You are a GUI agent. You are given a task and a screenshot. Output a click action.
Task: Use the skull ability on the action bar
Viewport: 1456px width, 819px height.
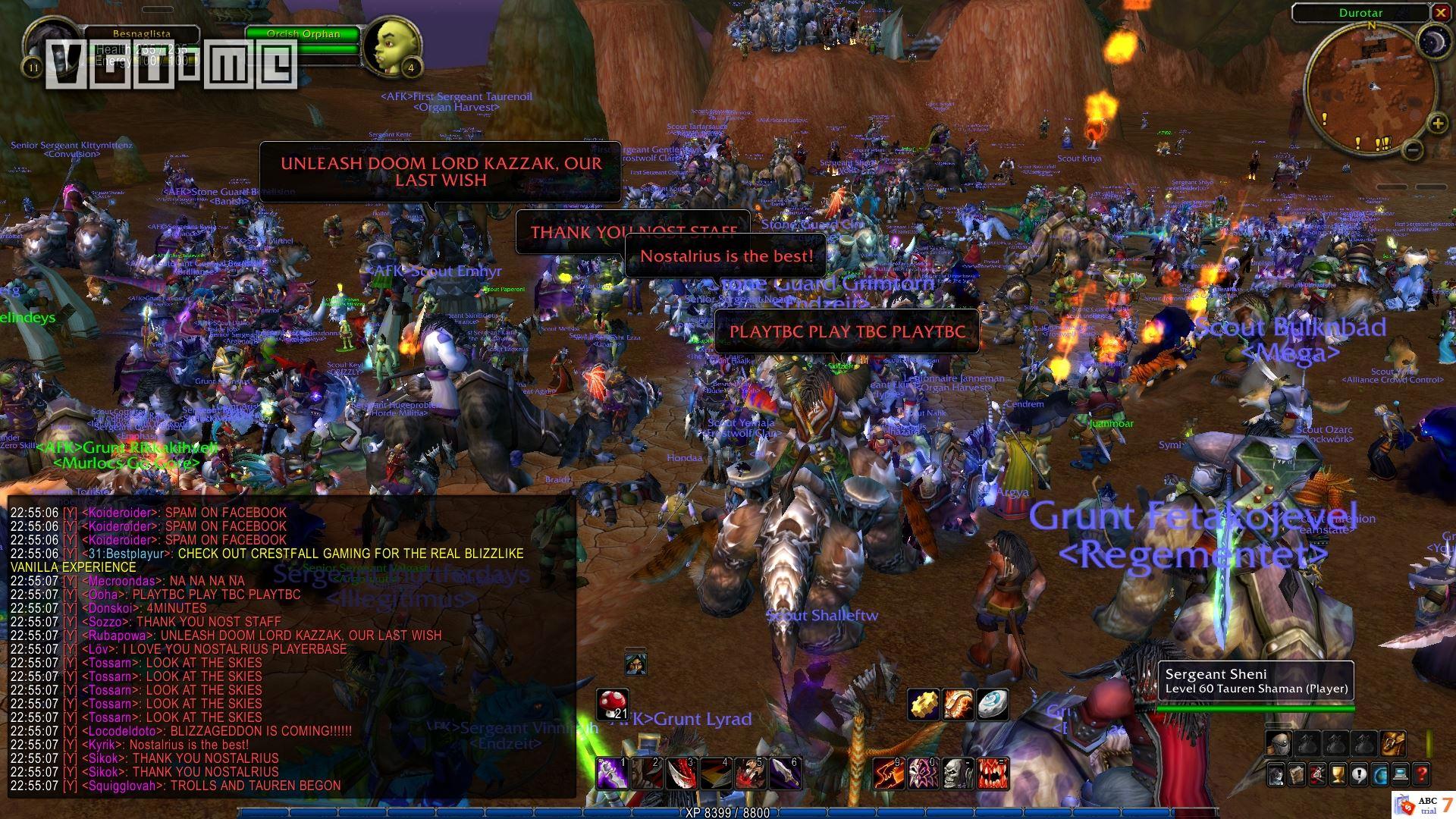click(x=958, y=773)
